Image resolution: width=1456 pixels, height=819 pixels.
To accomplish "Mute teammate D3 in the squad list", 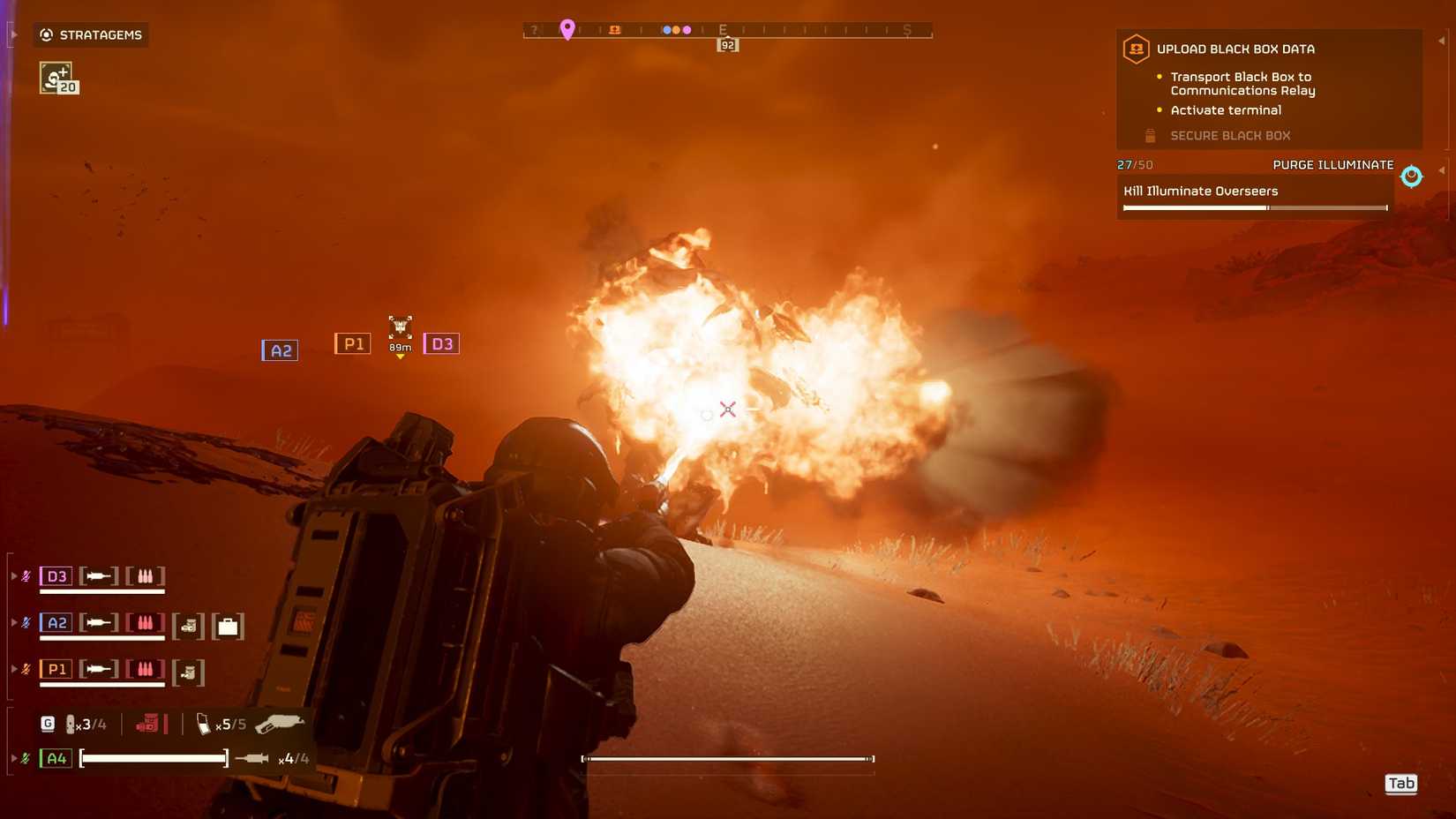I will (x=26, y=575).
